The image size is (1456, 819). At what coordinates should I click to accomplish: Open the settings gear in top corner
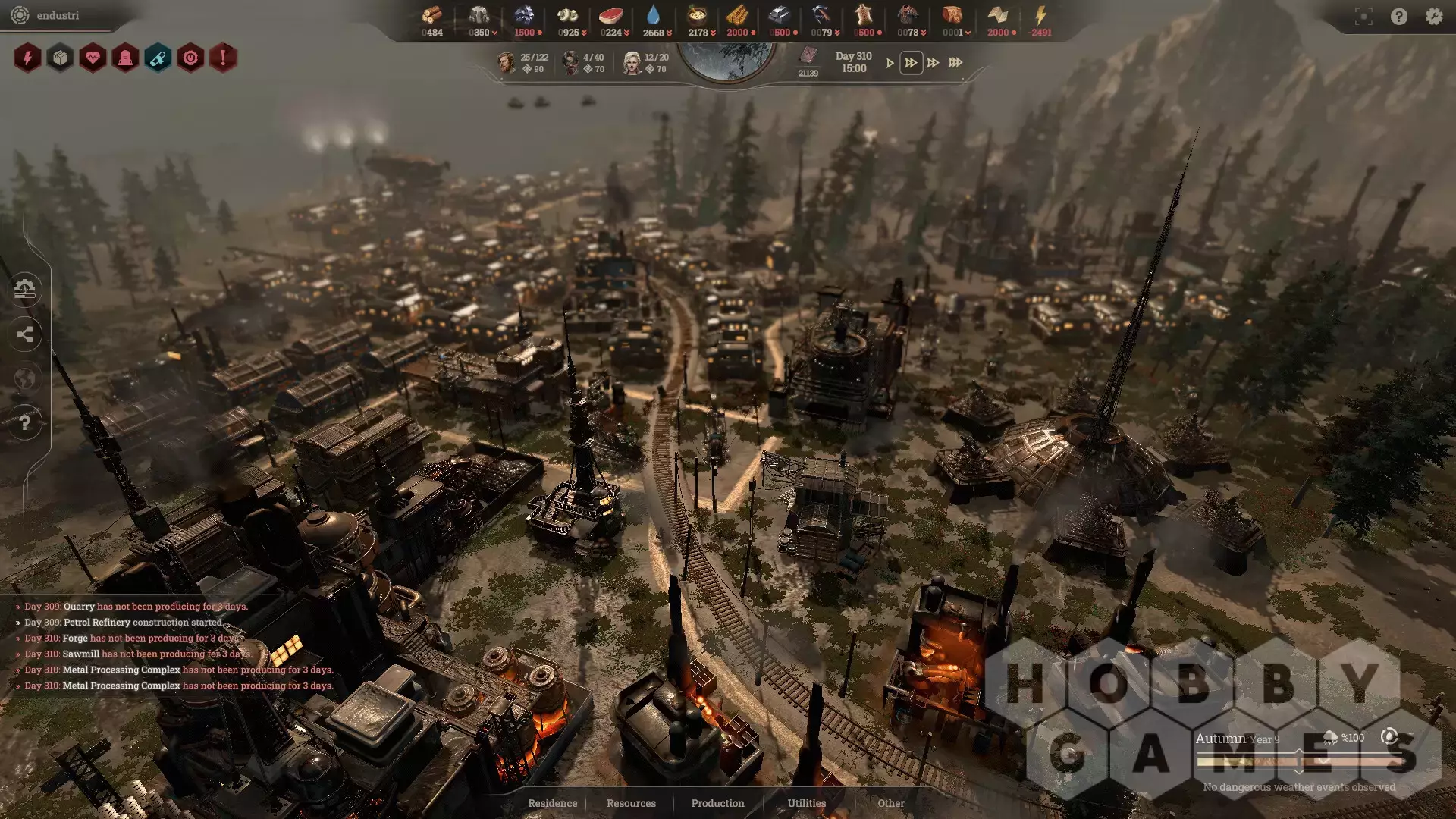point(1433,16)
